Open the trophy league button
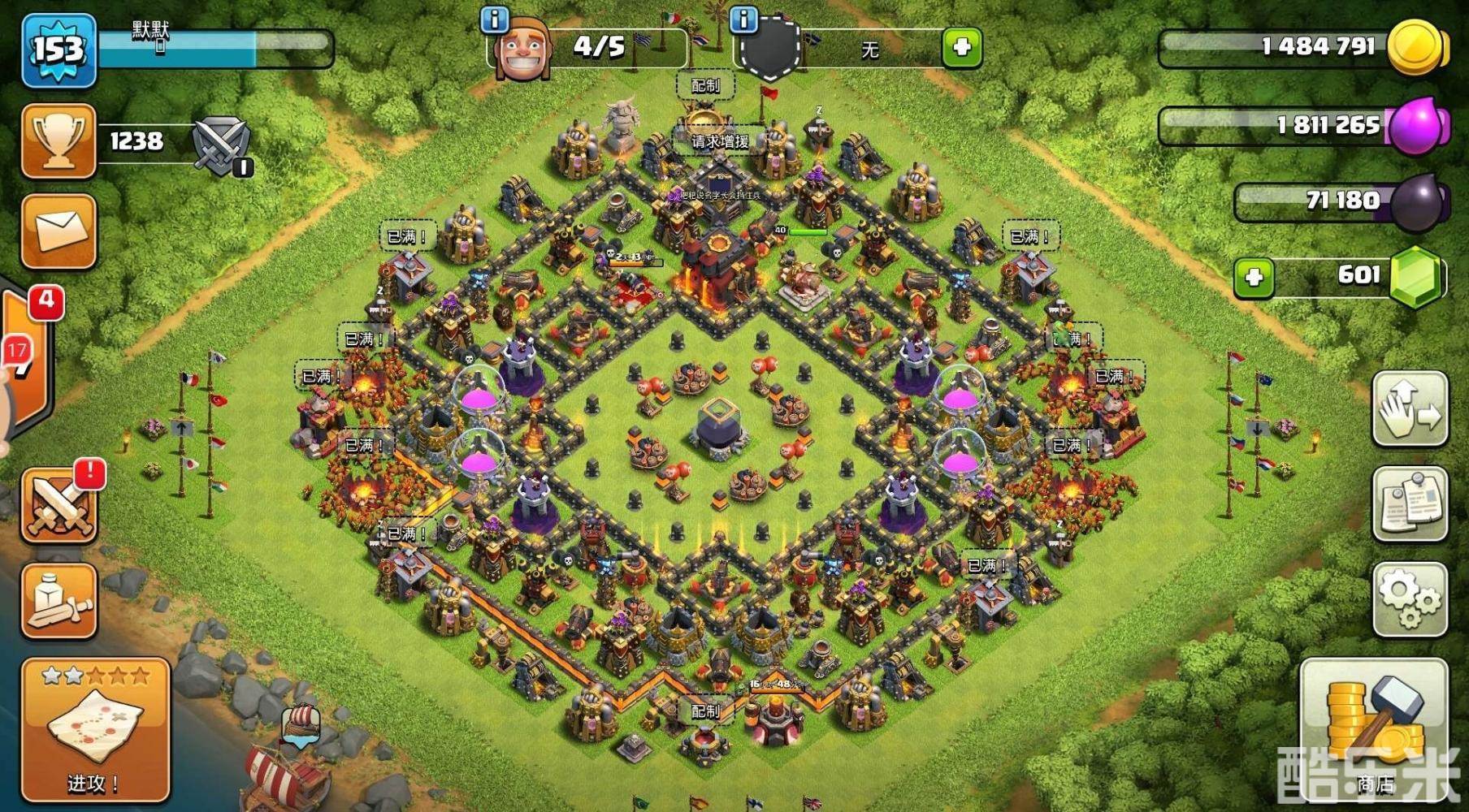The width and height of the screenshot is (1469, 812). click(x=58, y=141)
